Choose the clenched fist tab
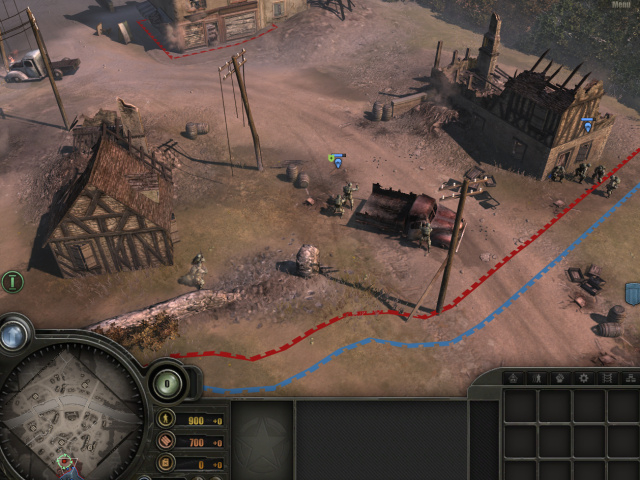Image resolution: width=640 pixels, height=480 pixels. pos(561,378)
